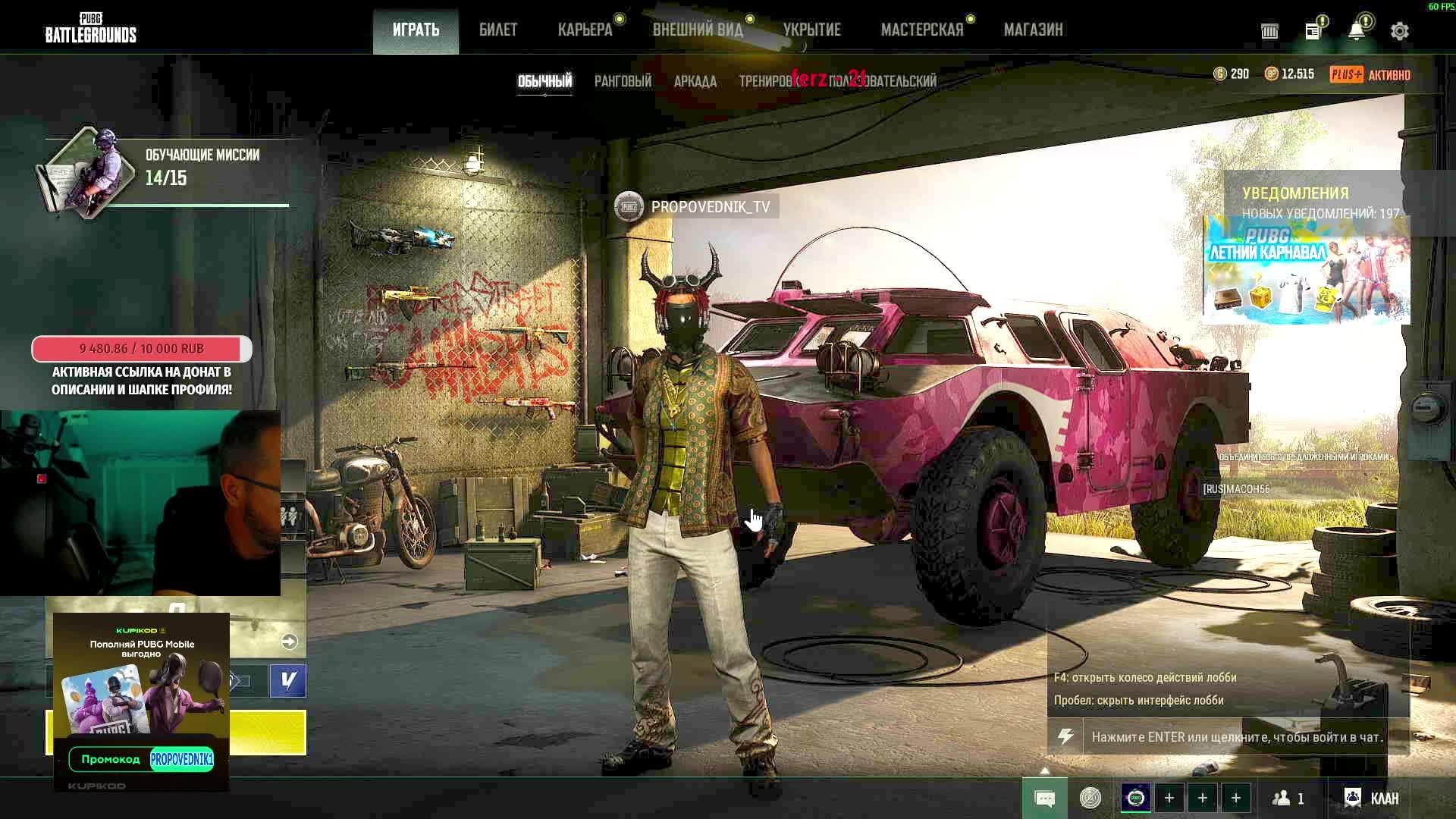Click the chat input field
Viewport: 1456px width, 819px height.
pyautogui.click(x=1236, y=737)
